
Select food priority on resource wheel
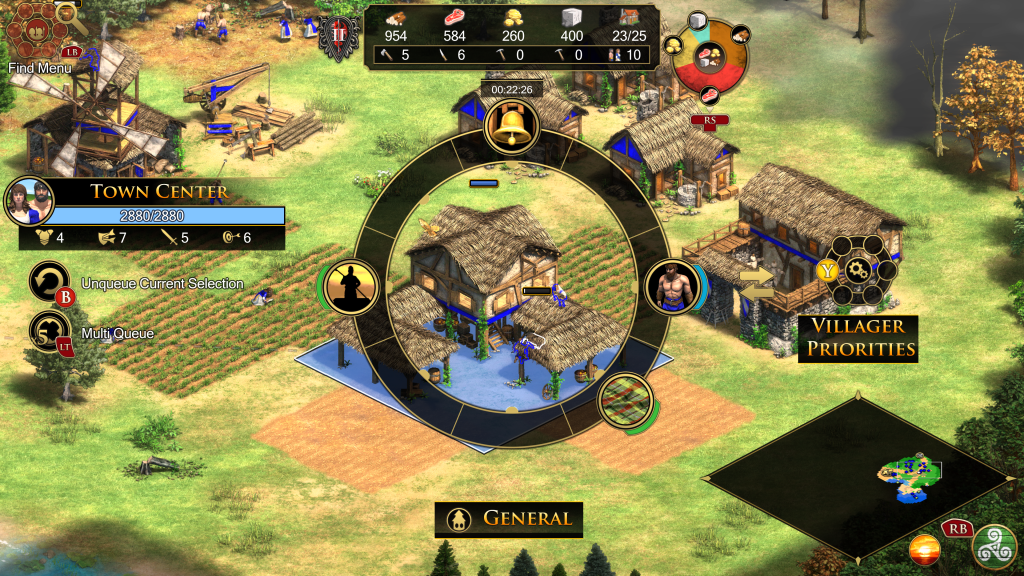click(x=711, y=95)
